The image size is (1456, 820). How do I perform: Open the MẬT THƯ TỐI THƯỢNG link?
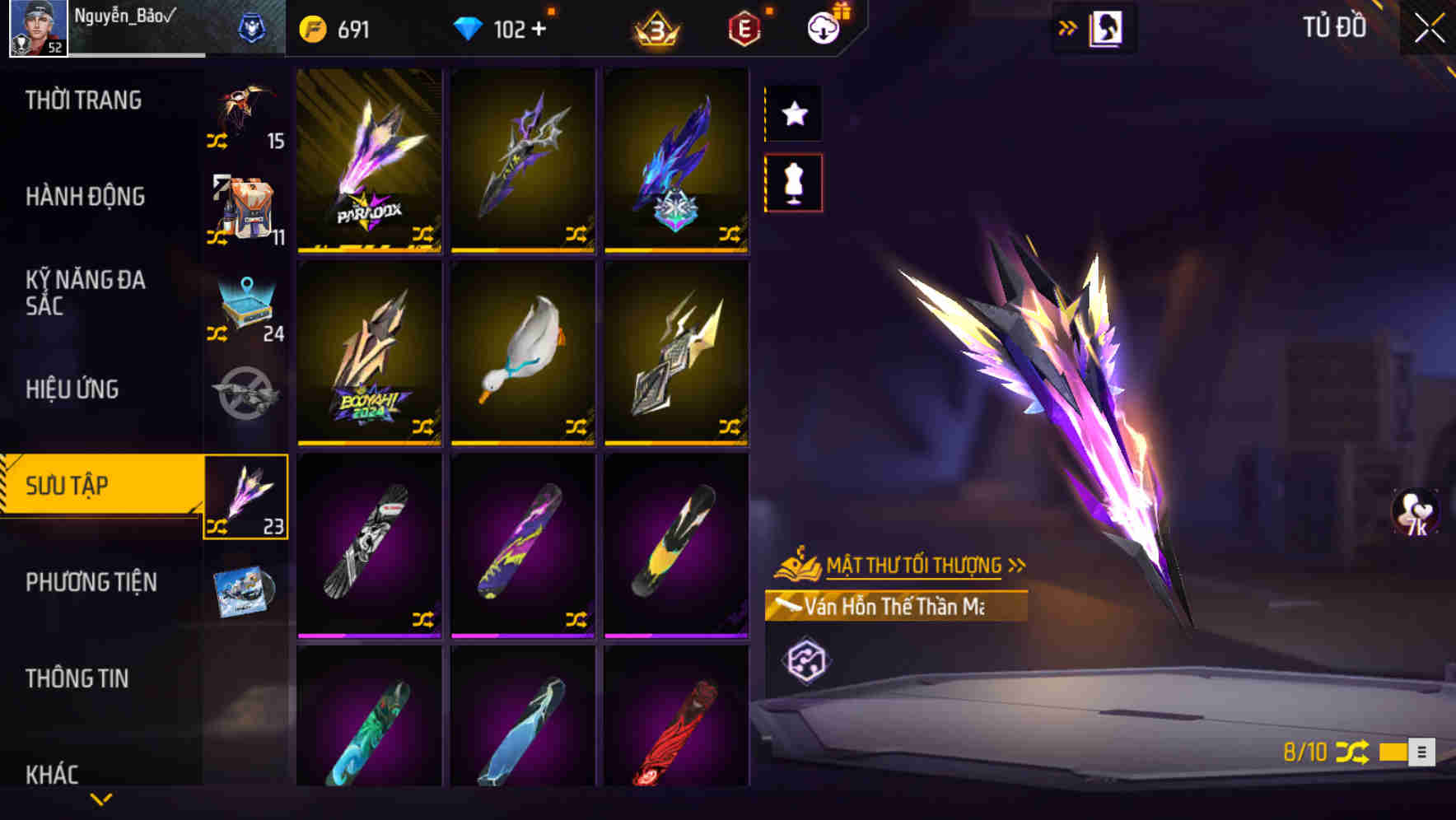914,565
